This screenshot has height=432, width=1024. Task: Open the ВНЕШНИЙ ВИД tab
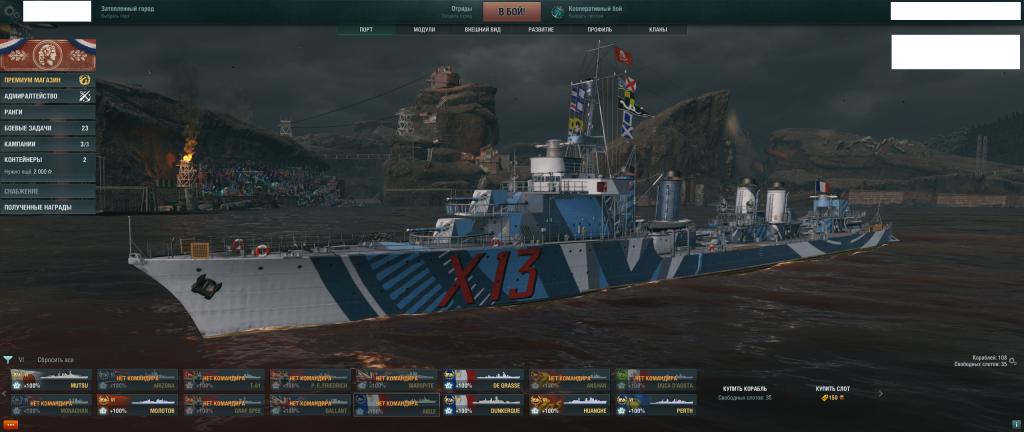point(483,30)
